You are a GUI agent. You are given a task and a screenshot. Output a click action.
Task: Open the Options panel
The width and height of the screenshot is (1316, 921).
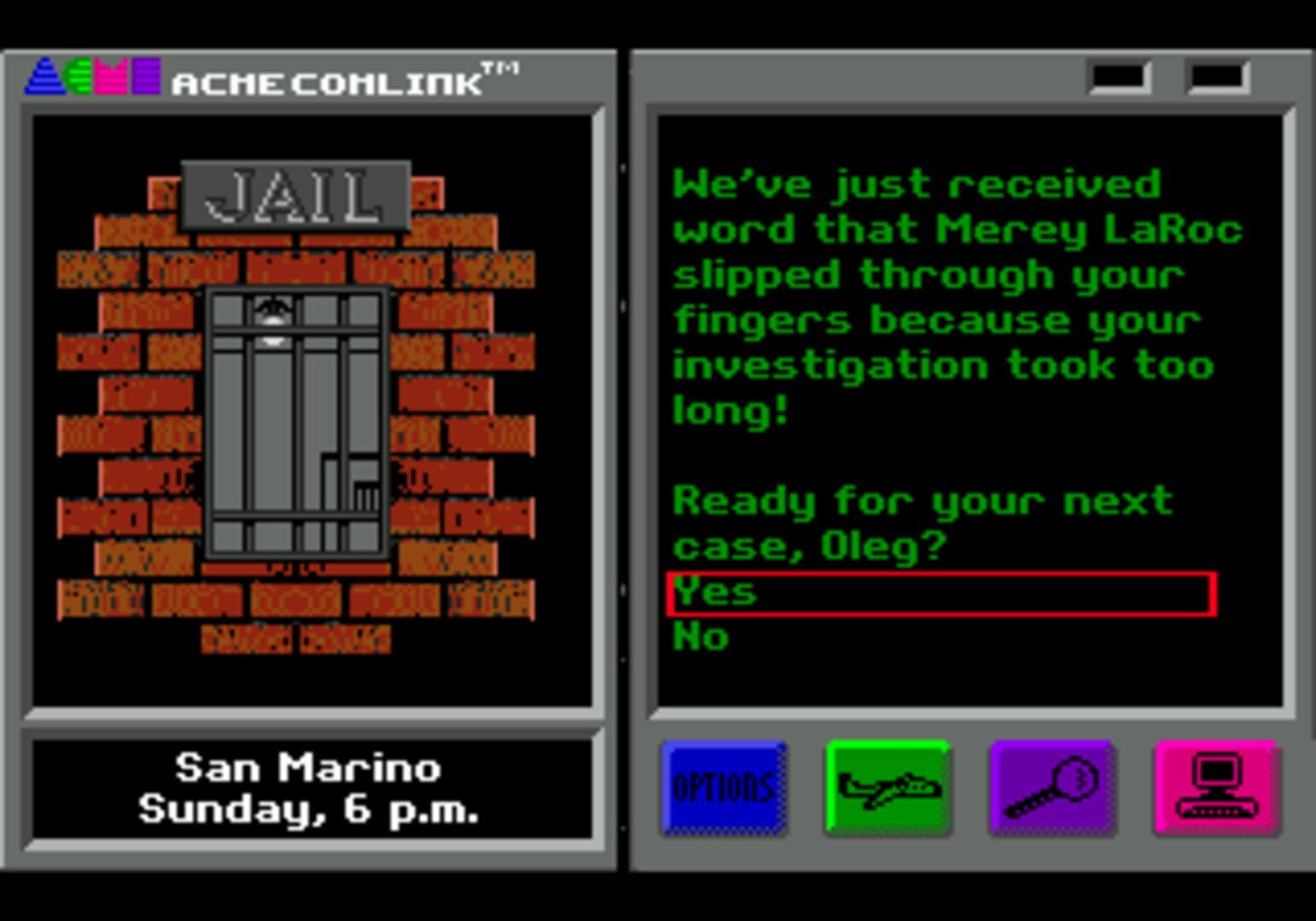(x=723, y=787)
